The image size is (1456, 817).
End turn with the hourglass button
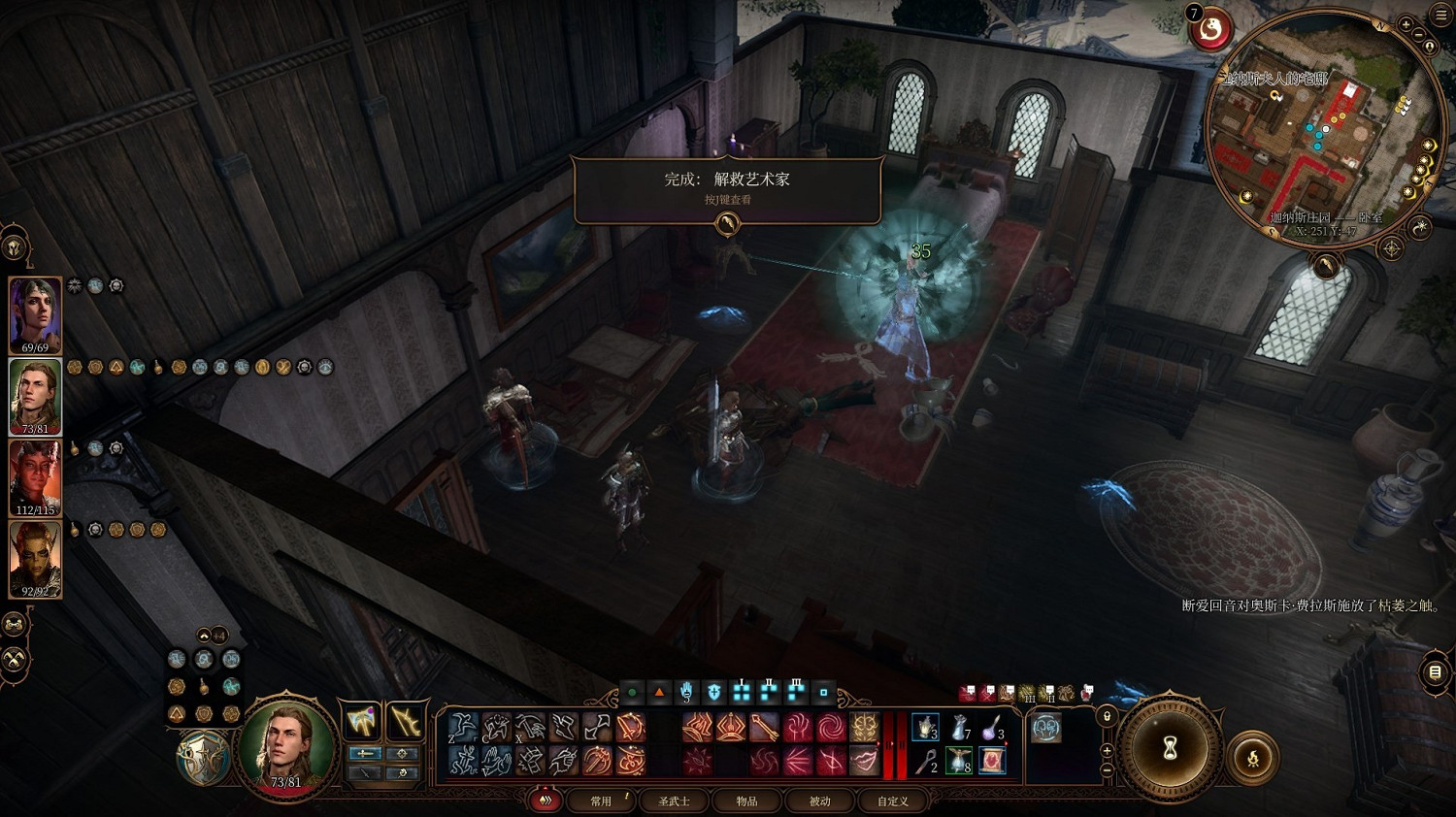pyautogui.click(x=1170, y=749)
